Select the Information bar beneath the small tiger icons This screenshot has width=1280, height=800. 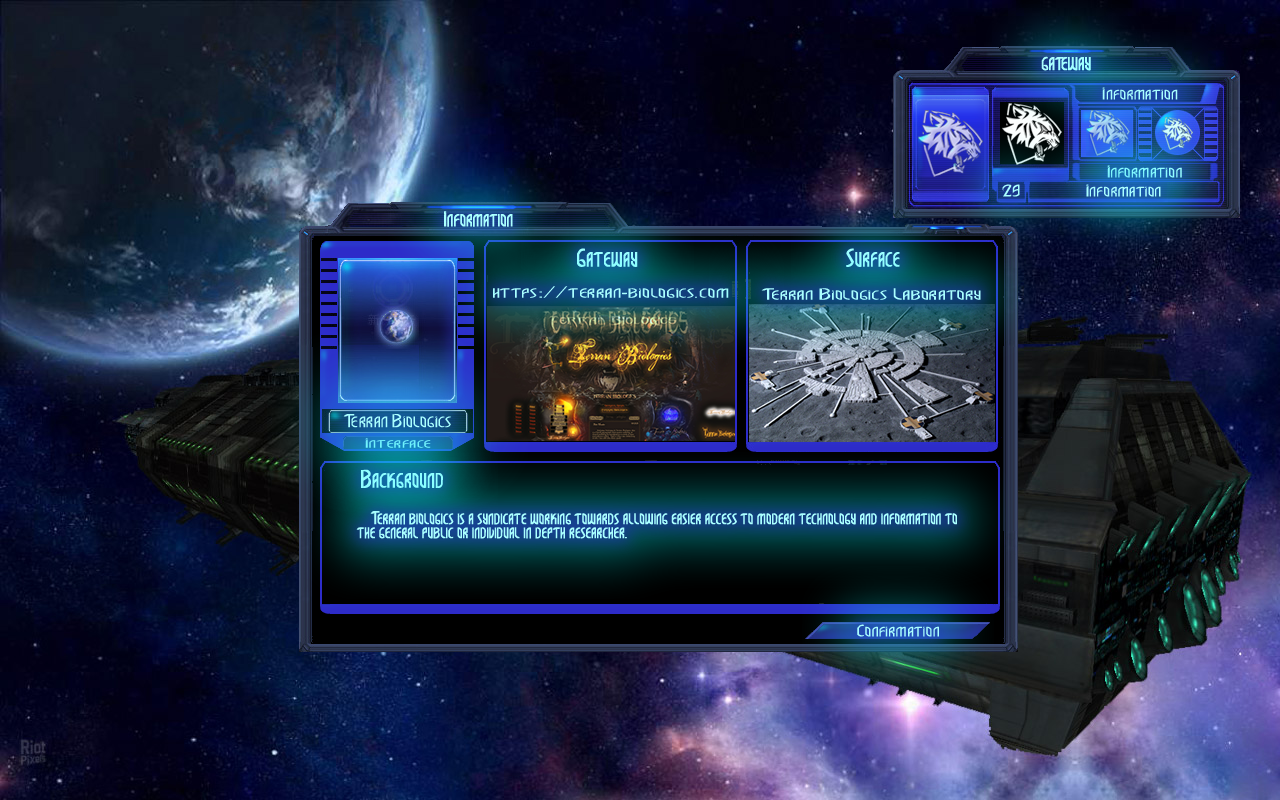1144,171
